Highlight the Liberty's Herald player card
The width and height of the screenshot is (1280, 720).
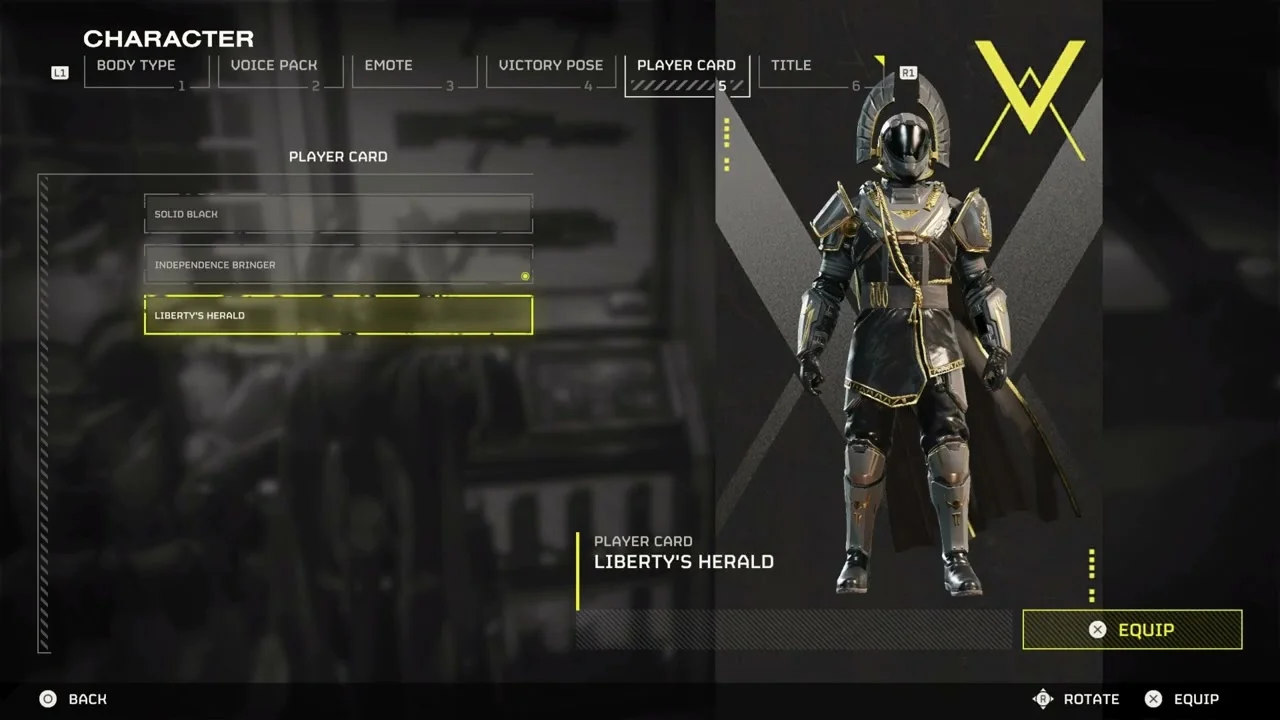click(338, 315)
